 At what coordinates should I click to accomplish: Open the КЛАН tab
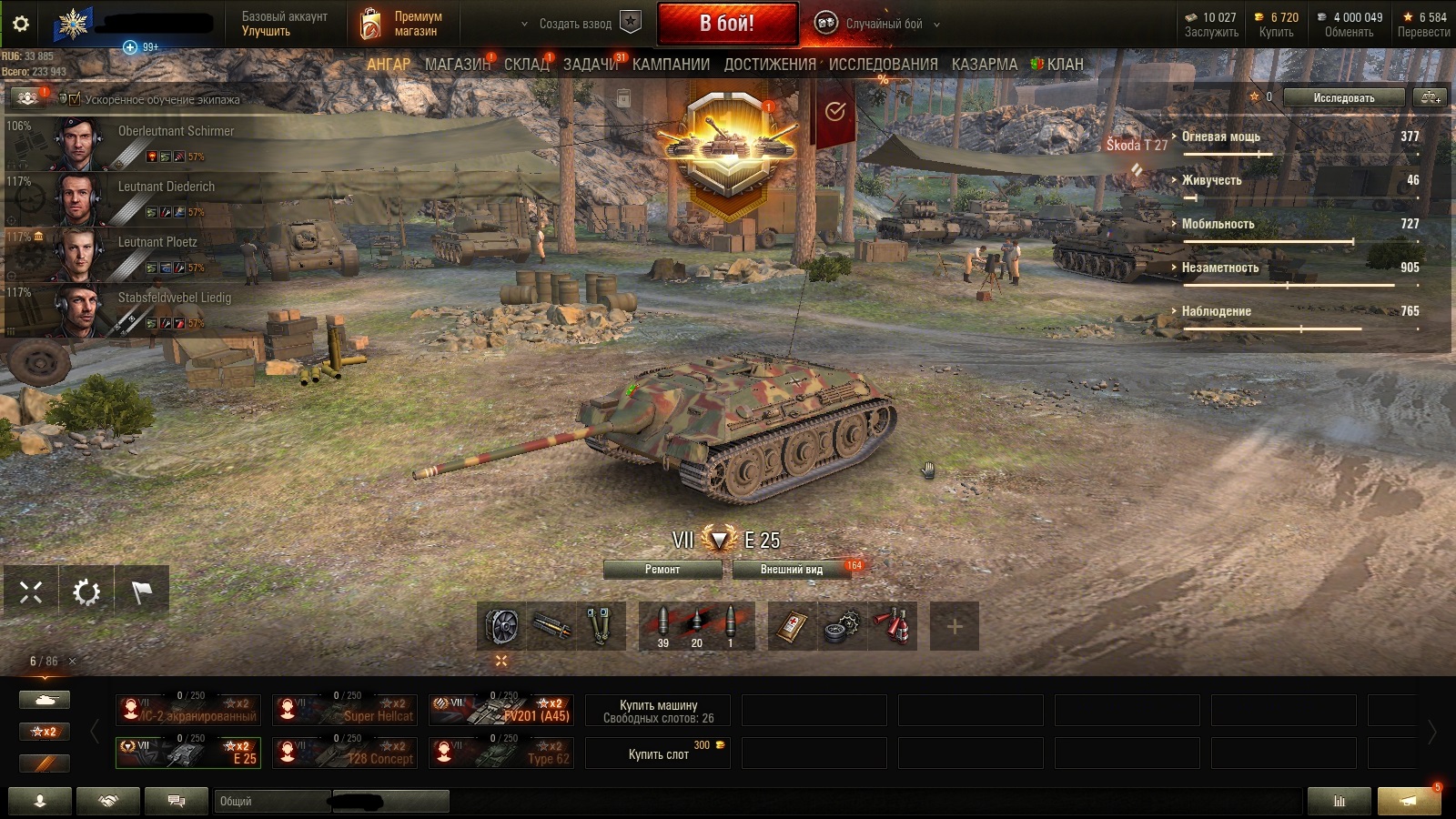tap(1064, 65)
